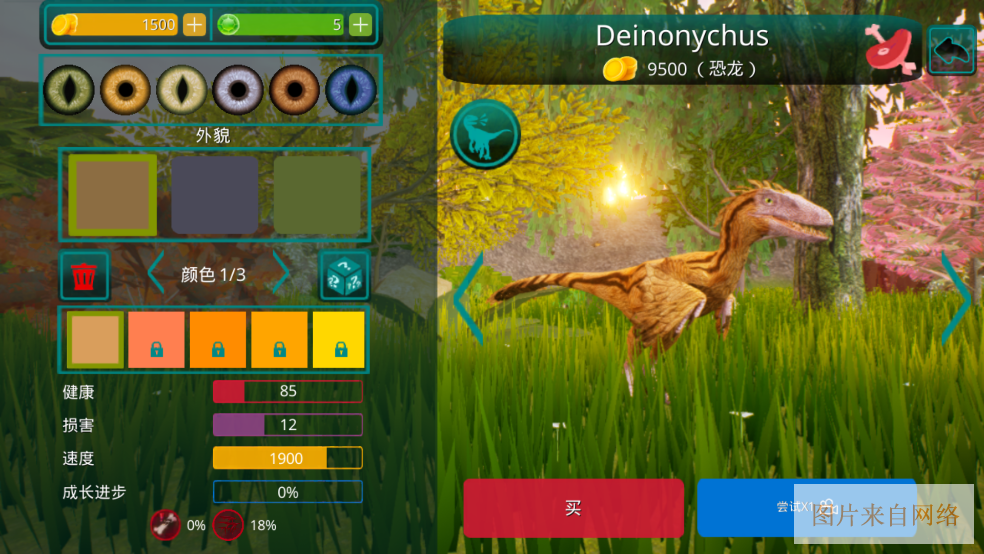Choose the green slit-pupil eye
The height and width of the screenshot is (554, 984).
[x=69, y=90]
